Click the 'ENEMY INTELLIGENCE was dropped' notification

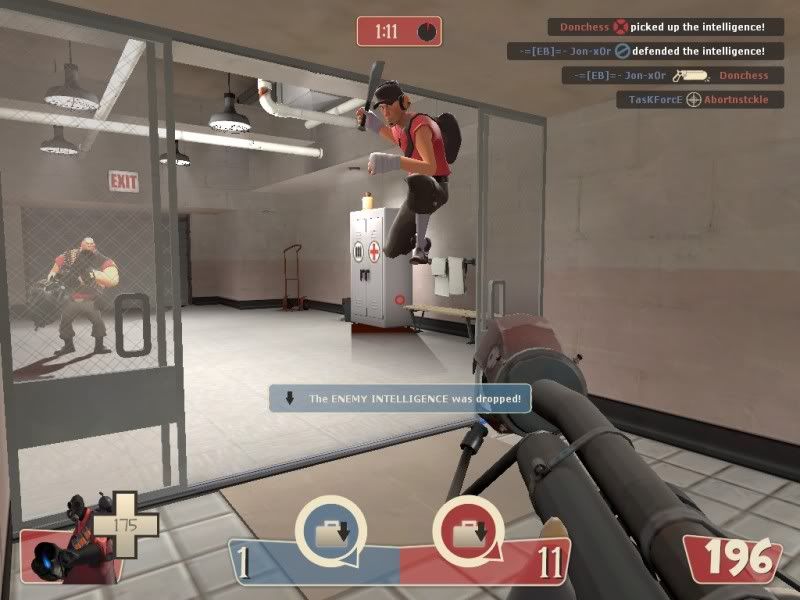click(x=401, y=398)
